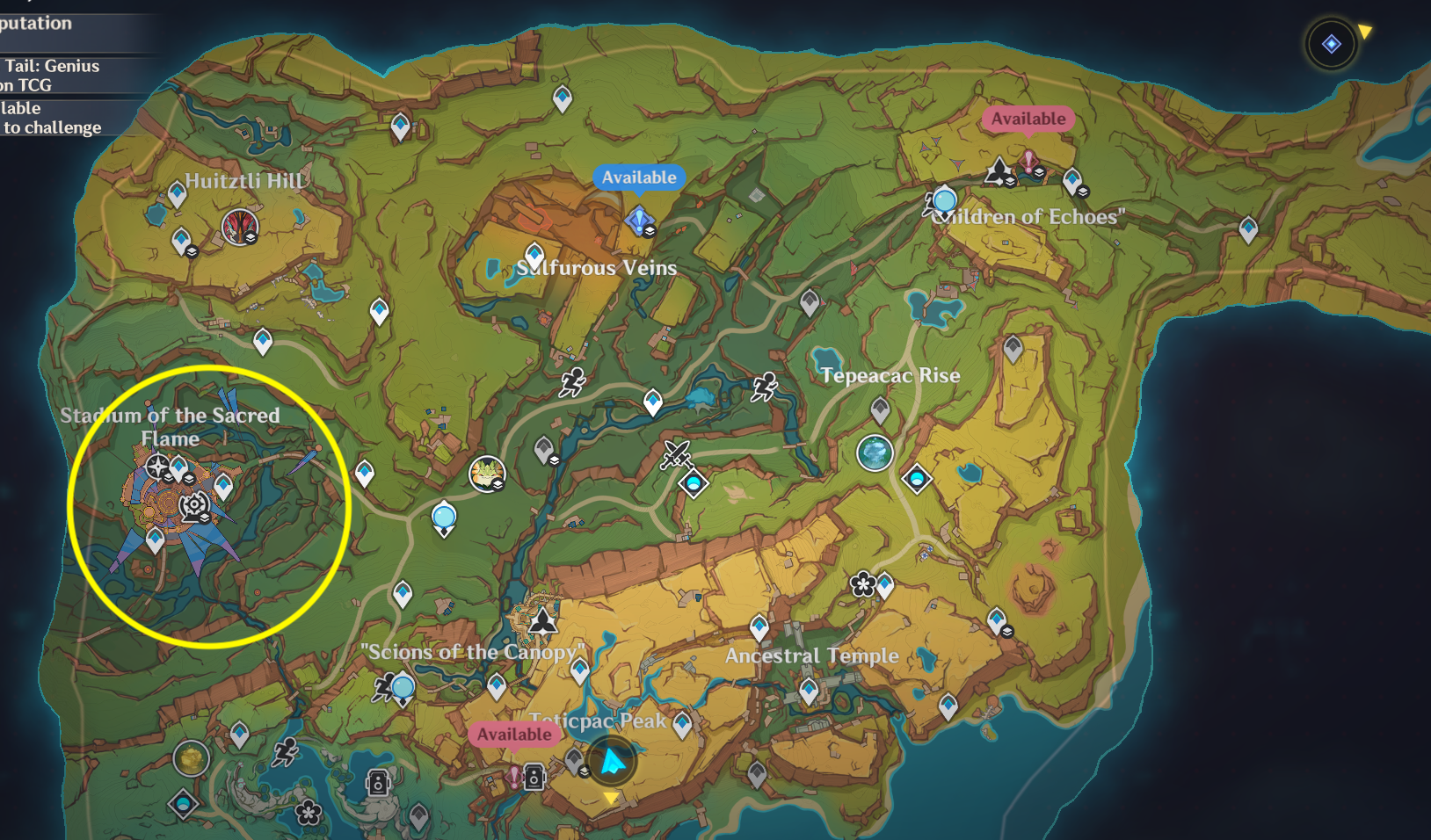Select the domain diamond icon east of Tepeacac Rise

(x=916, y=479)
